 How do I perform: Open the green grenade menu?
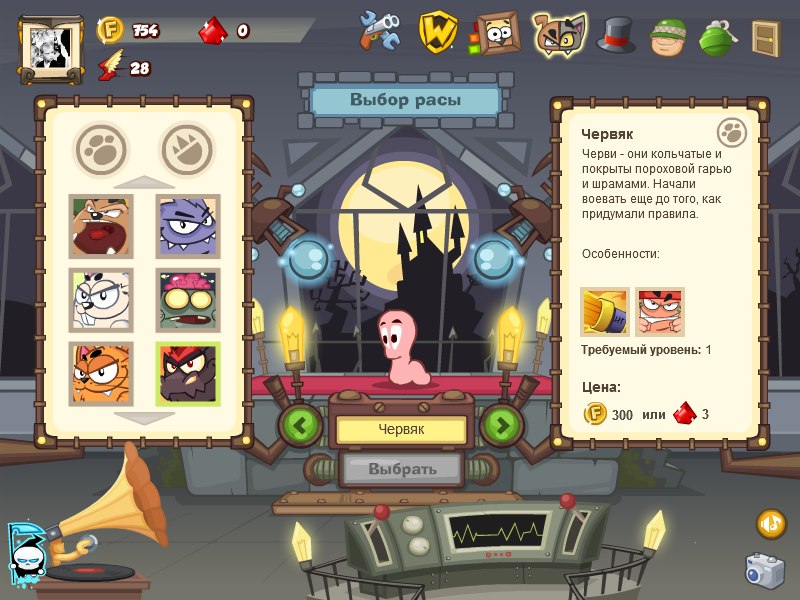(716, 36)
